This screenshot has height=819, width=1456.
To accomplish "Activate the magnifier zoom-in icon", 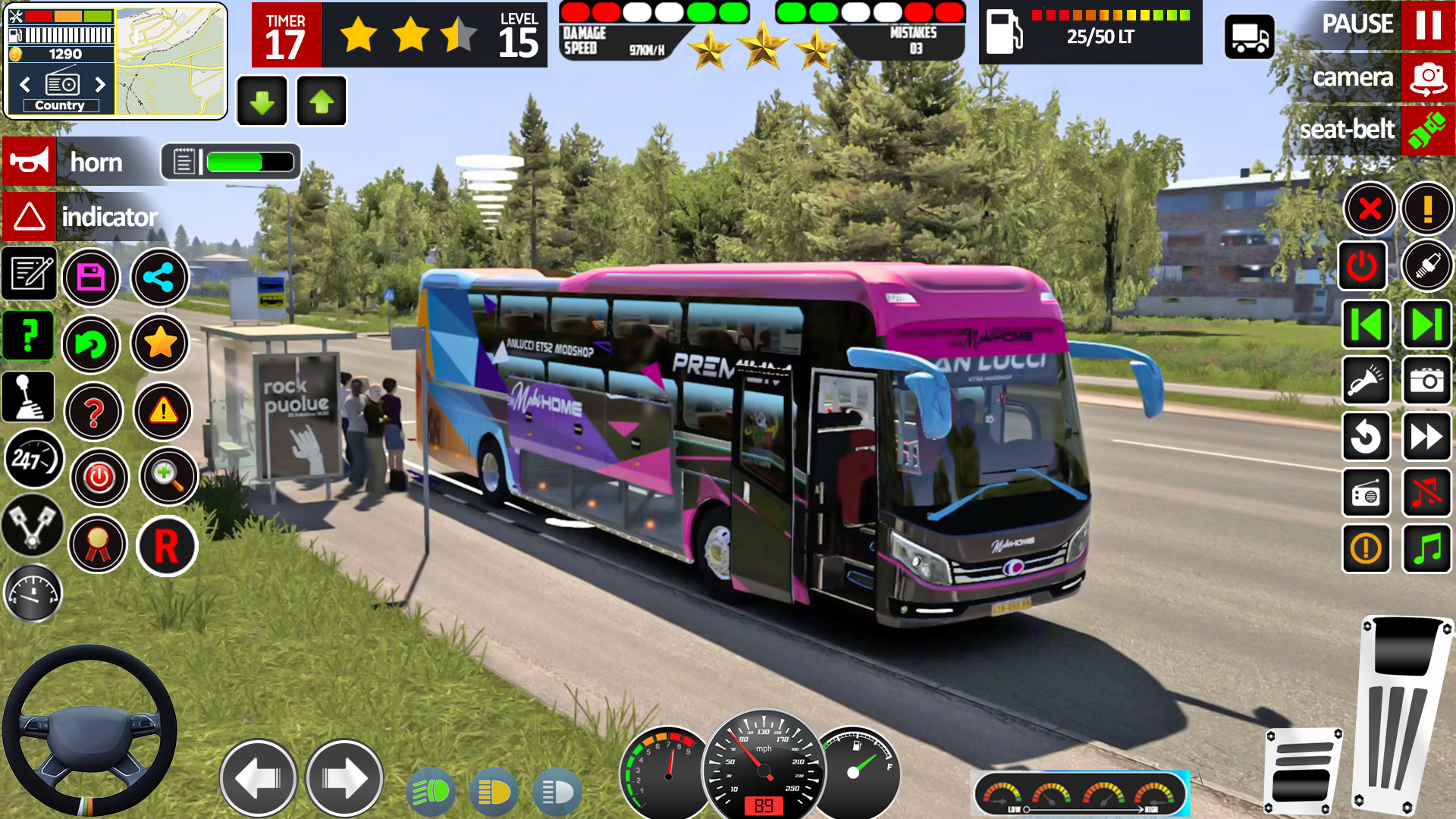I will [168, 476].
